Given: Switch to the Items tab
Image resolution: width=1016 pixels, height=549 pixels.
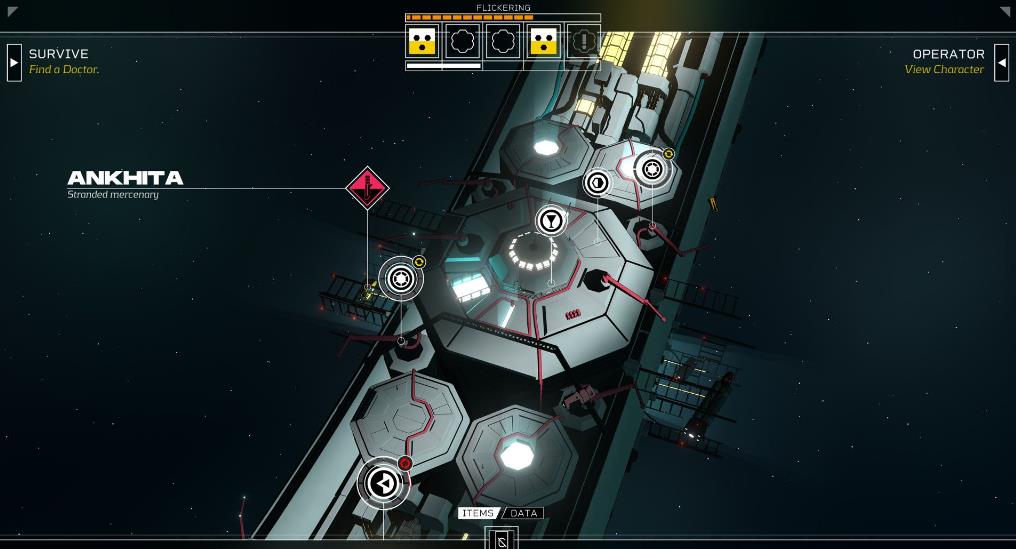Looking at the screenshot, I should click(478, 513).
